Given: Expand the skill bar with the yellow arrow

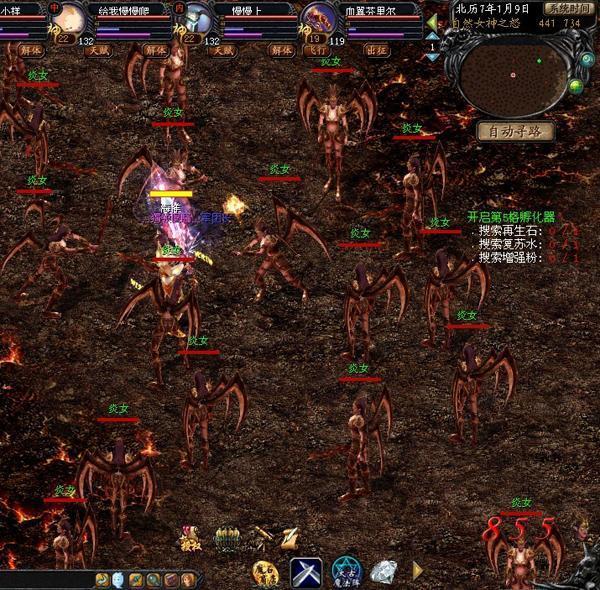Looking at the screenshot, I should pyautogui.click(x=418, y=570).
